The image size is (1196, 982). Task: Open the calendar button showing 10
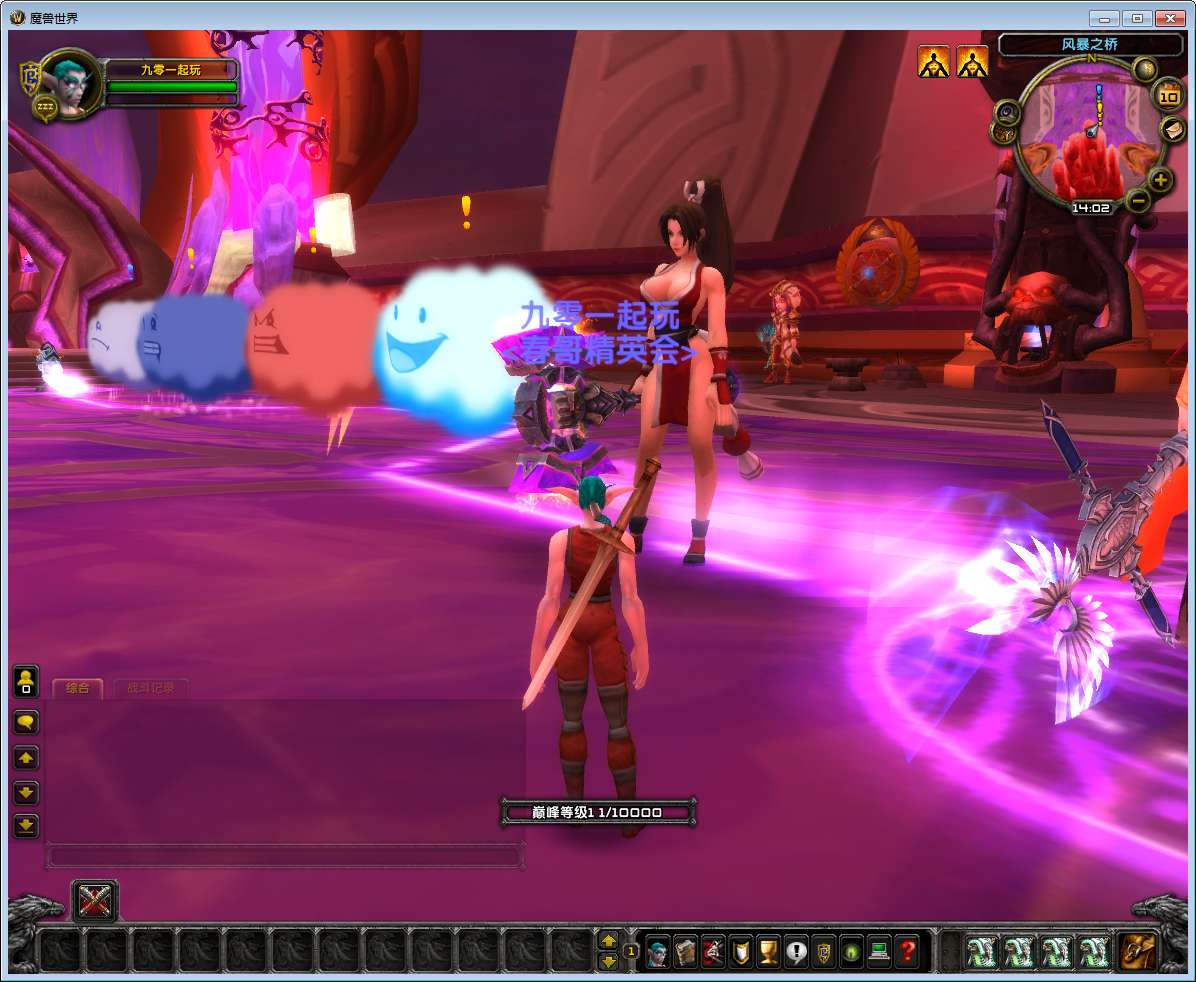tap(1168, 96)
